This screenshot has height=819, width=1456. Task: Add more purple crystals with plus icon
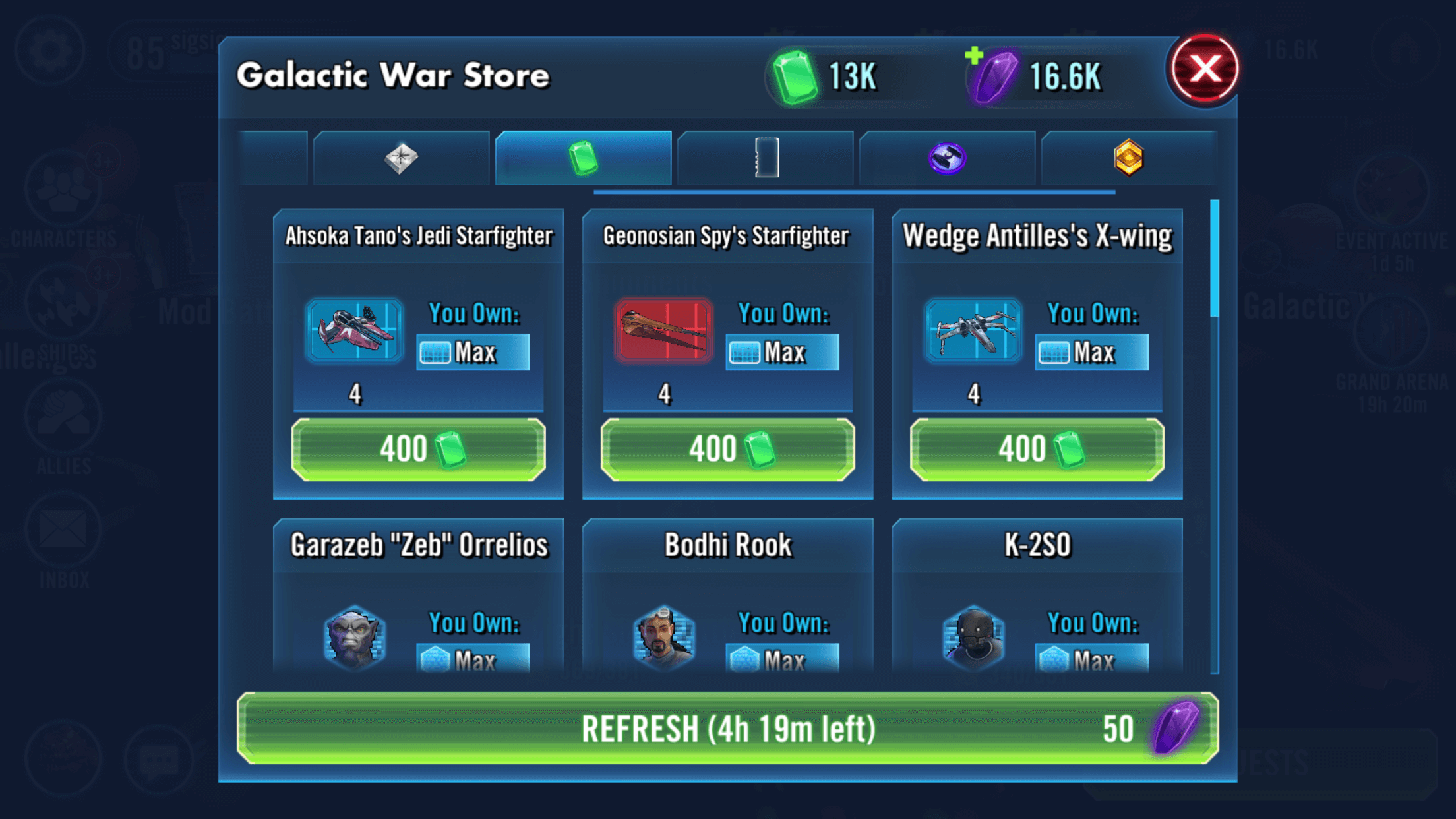[975, 56]
